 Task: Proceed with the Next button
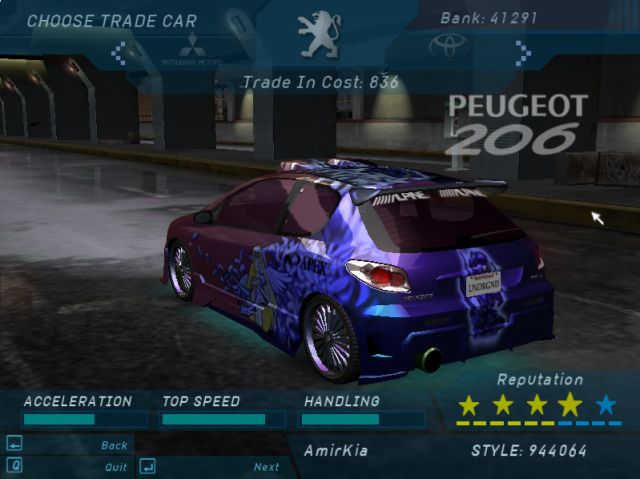pyautogui.click(x=266, y=467)
